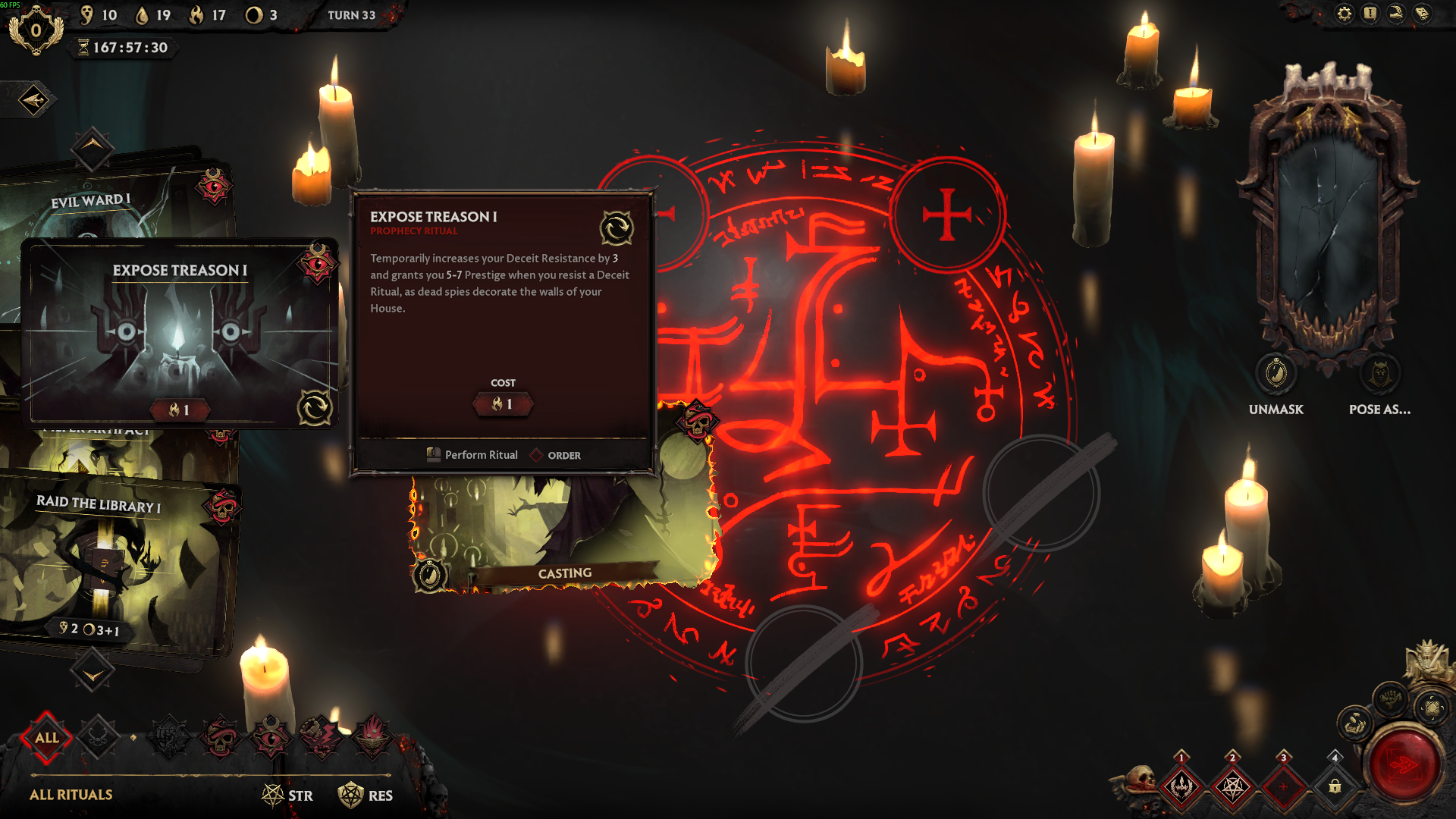Image resolution: width=1456 pixels, height=819 pixels.
Task: Go back using the left arrow button
Action: pos(33,100)
